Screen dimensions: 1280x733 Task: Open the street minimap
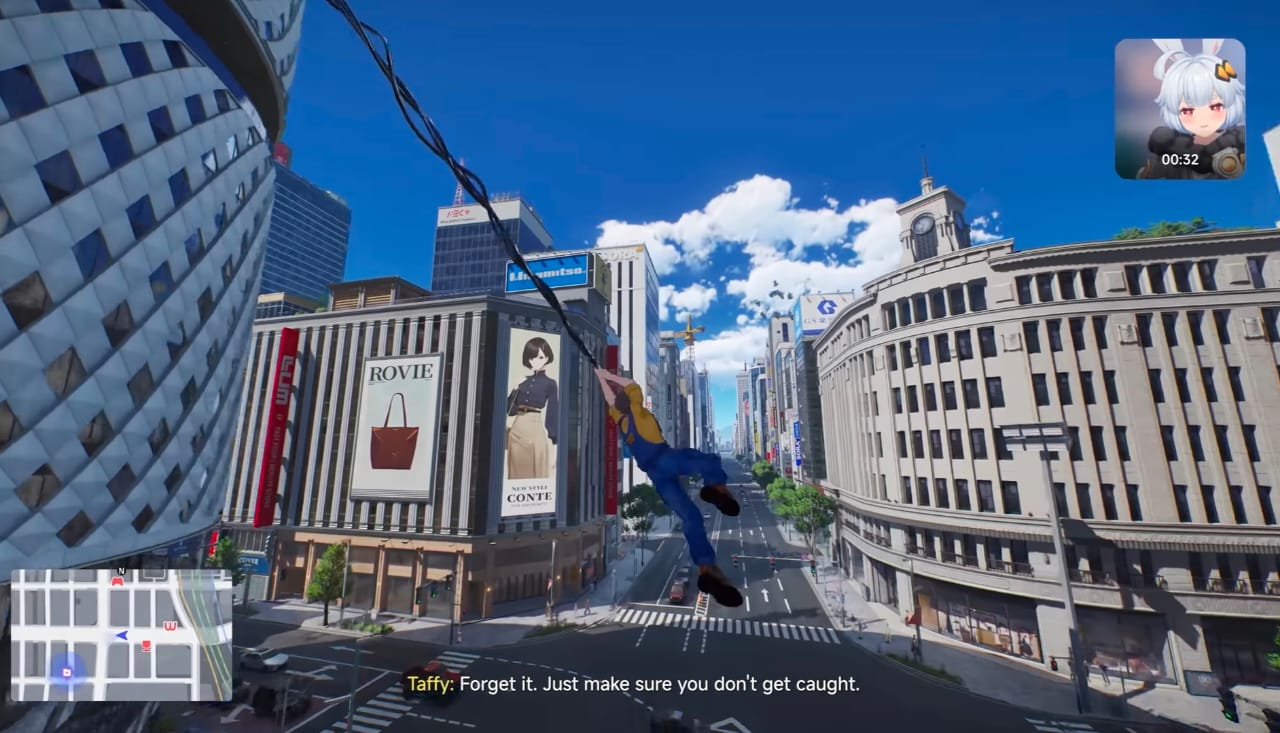[121, 635]
